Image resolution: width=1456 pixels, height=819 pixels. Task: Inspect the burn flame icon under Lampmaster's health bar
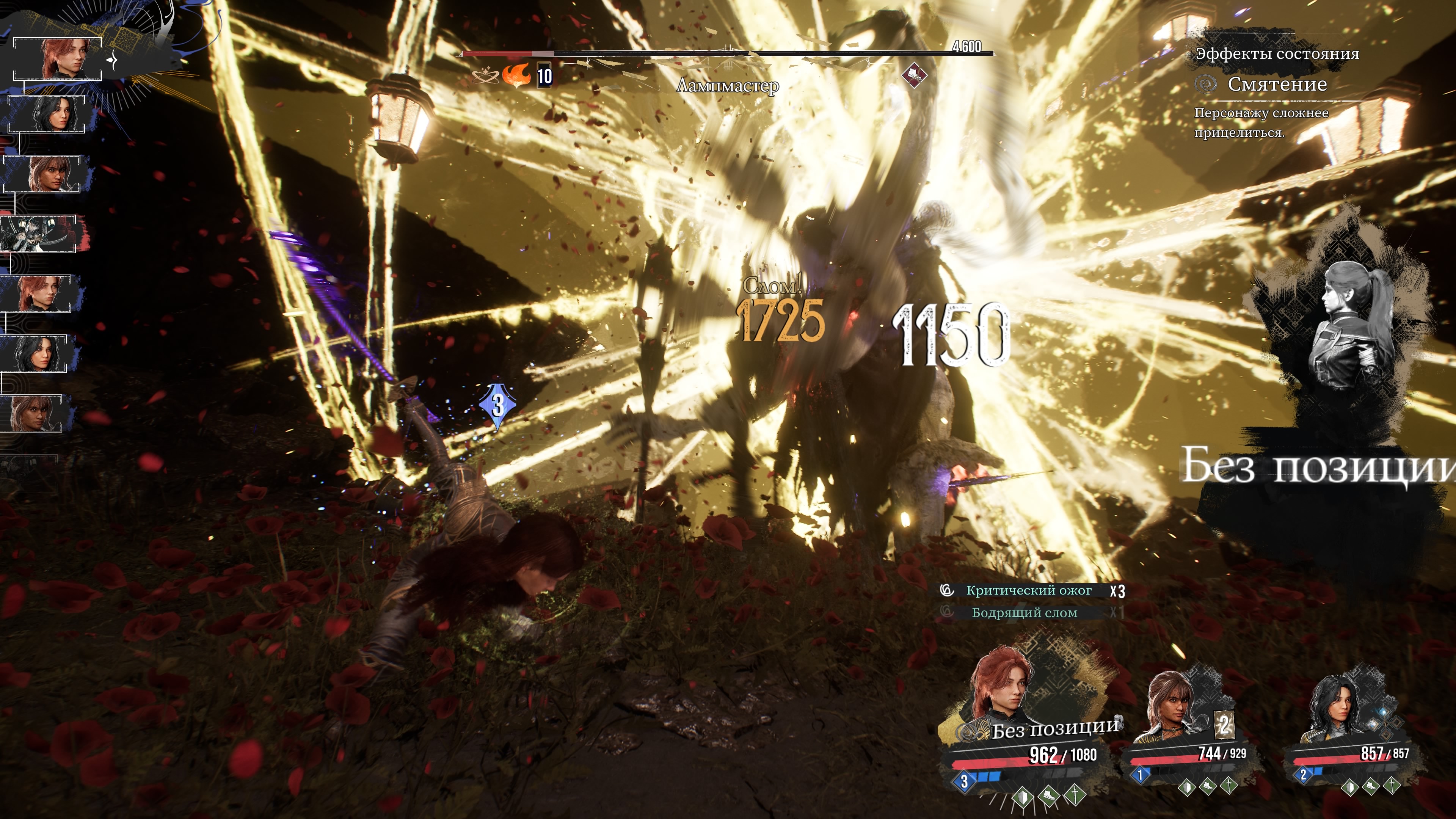[x=516, y=75]
